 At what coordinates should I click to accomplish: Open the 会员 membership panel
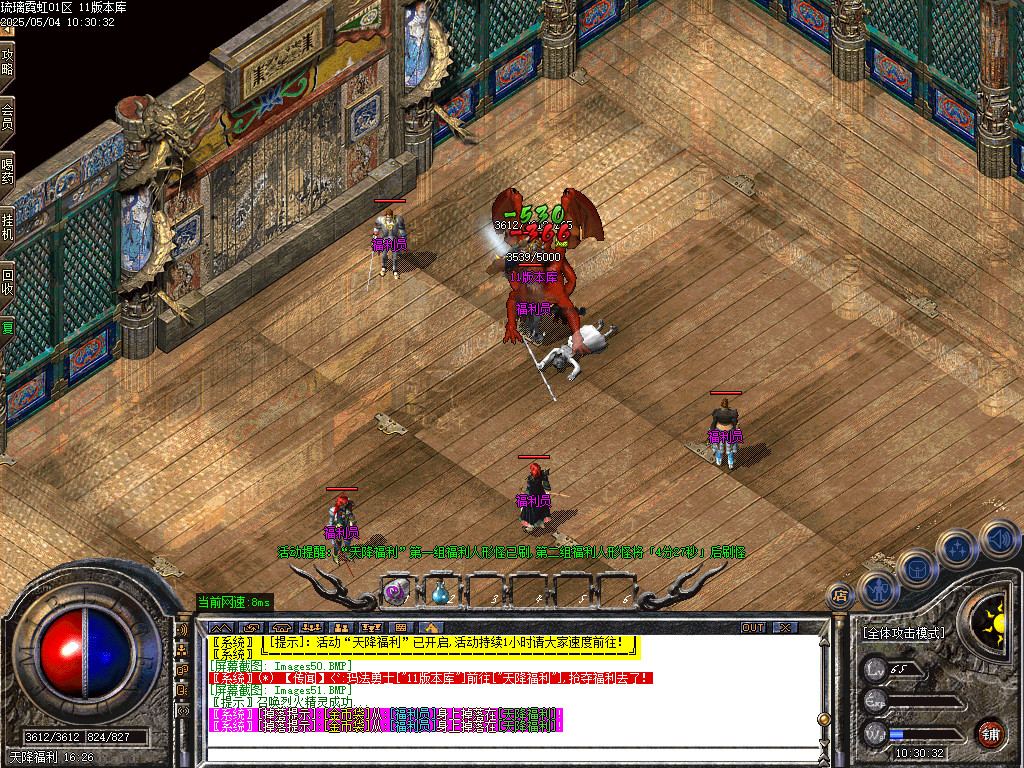(x=8, y=117)
